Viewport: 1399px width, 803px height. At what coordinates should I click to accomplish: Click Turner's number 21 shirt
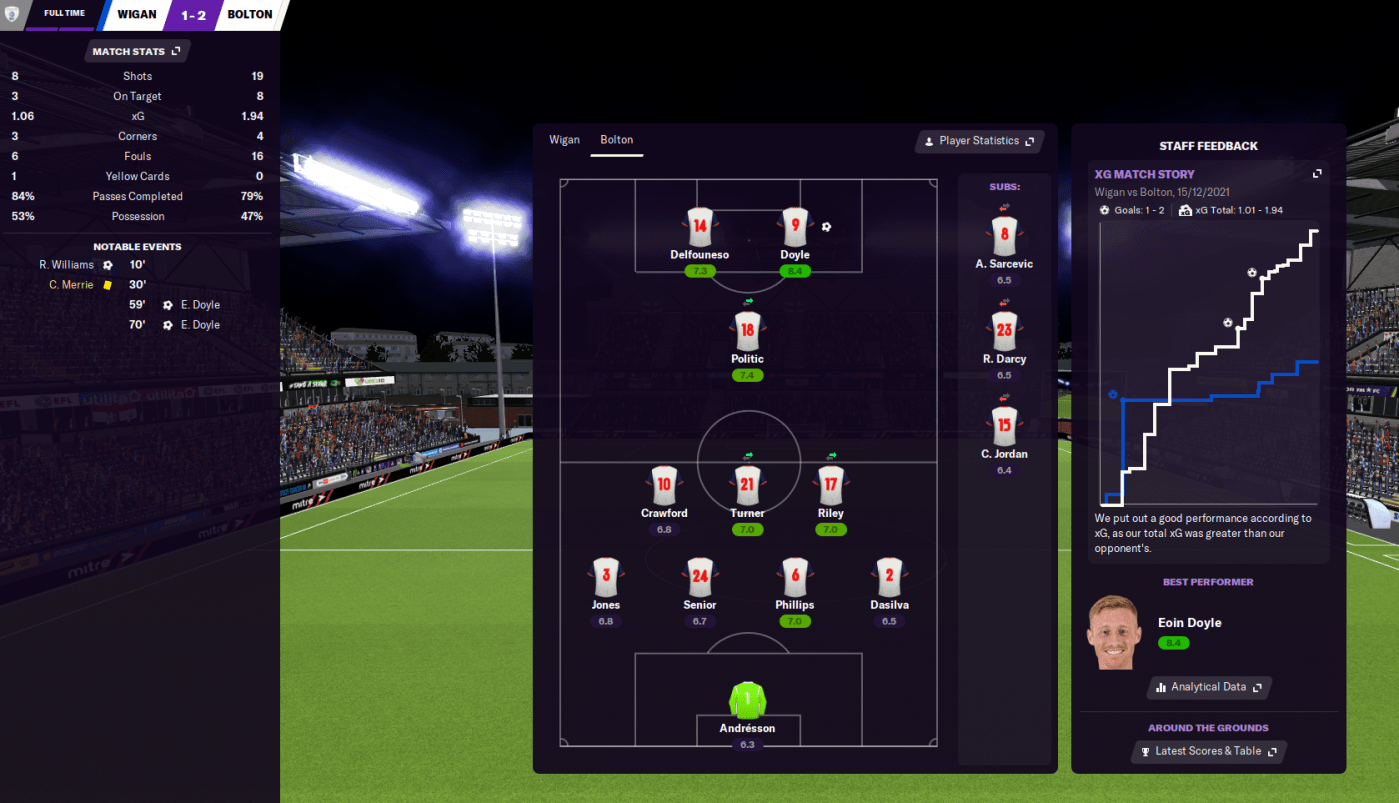tap(747, 485)
